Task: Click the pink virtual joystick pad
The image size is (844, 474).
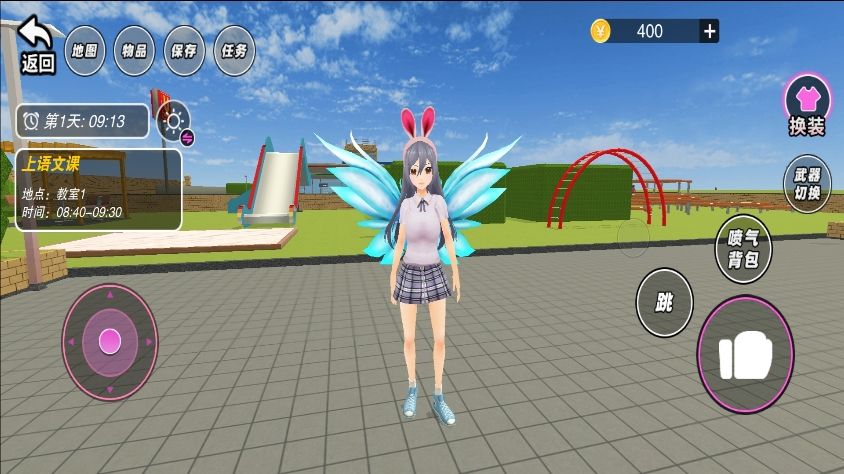Action: [x=110, y=342]
